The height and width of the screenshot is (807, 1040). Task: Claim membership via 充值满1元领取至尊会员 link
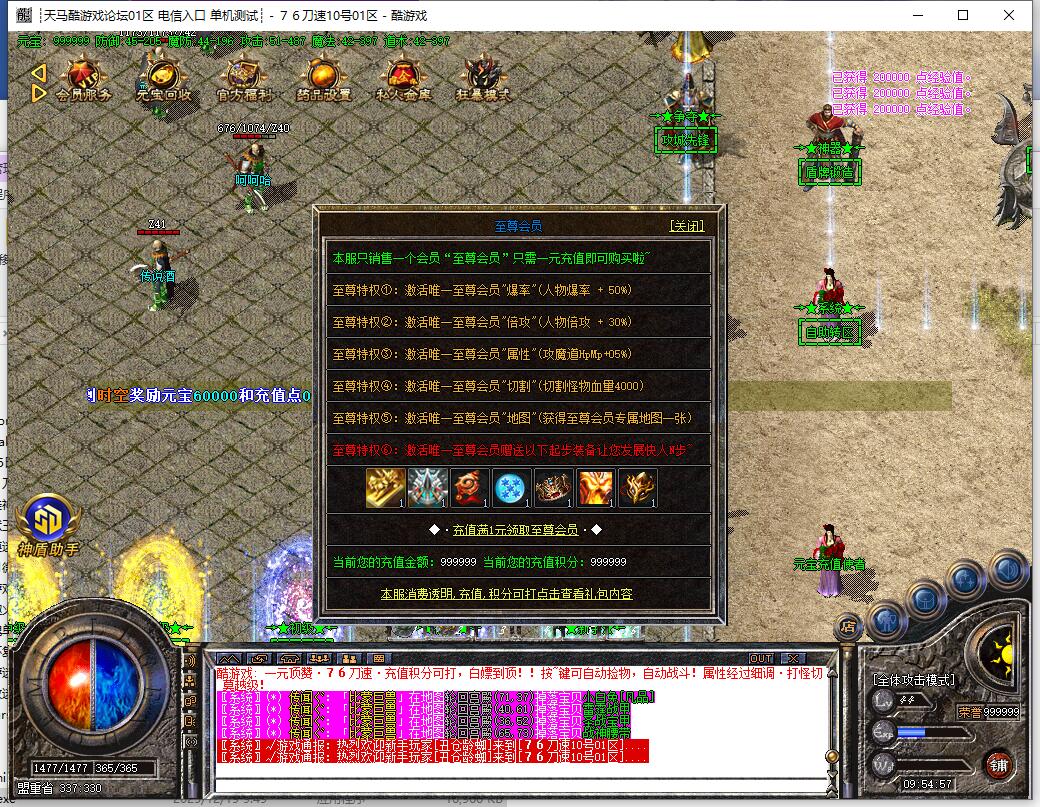(x=516, y=530)
